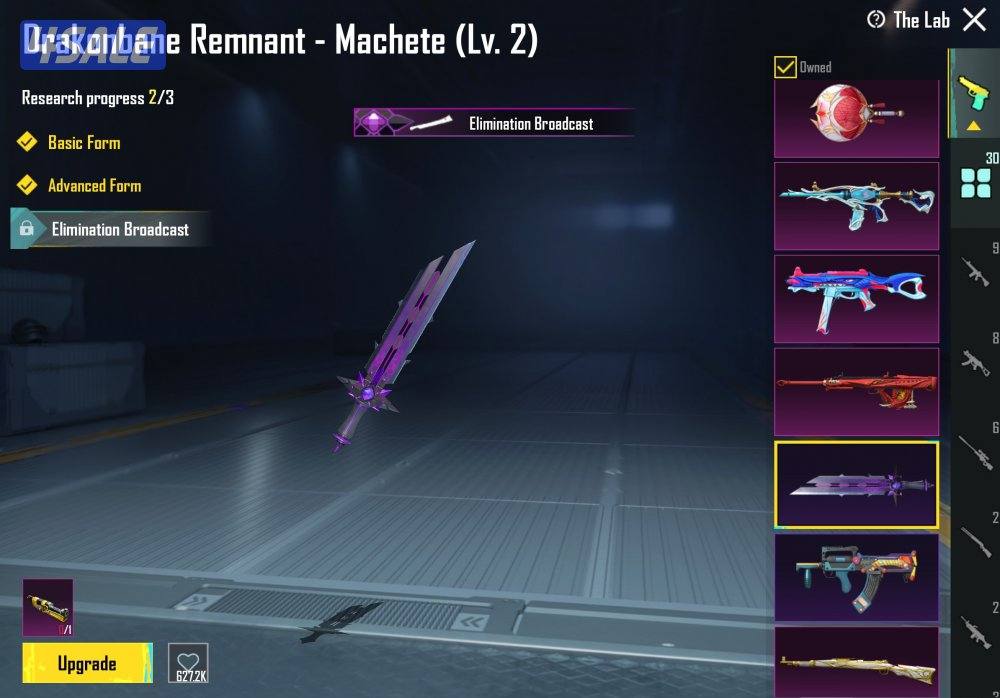1000x698 pixels.
Task: Switch to the yellow pistol category tab
Action: 970,93
